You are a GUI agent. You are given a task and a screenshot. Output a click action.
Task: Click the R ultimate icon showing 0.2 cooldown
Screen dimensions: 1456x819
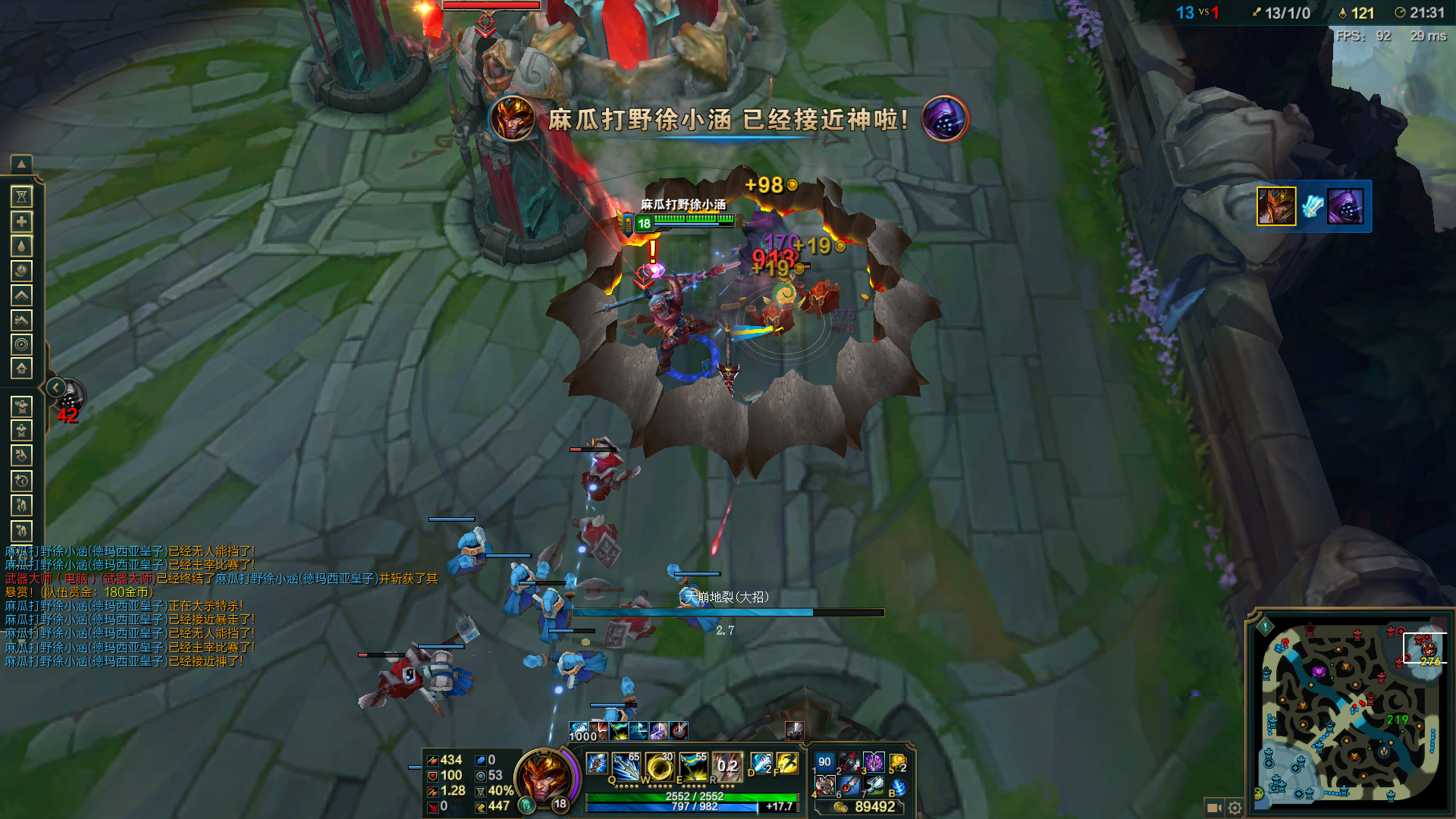[x=728, y=766]
